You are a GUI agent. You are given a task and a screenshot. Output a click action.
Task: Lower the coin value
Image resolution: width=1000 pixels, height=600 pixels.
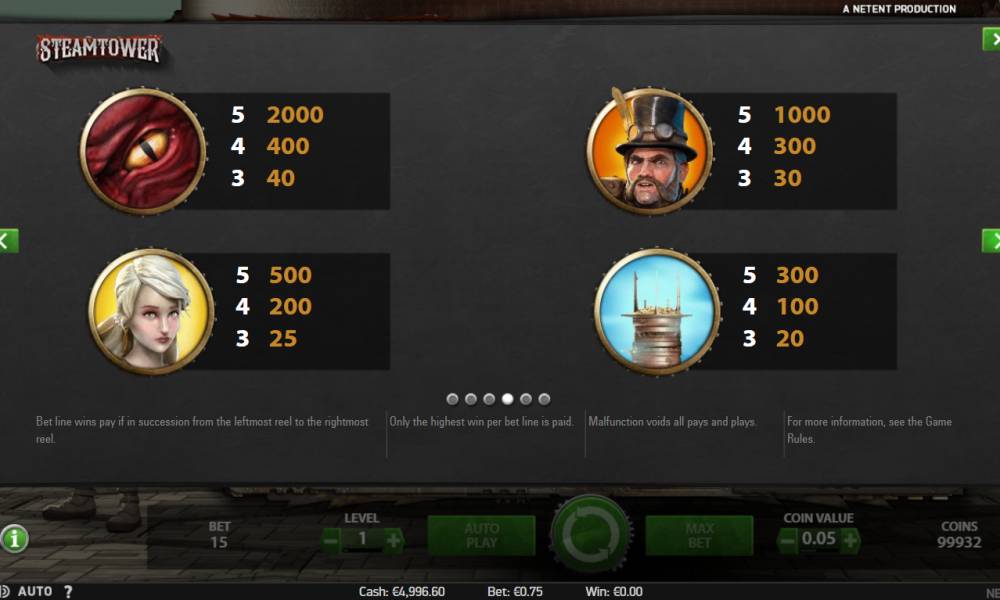(788, 541)
